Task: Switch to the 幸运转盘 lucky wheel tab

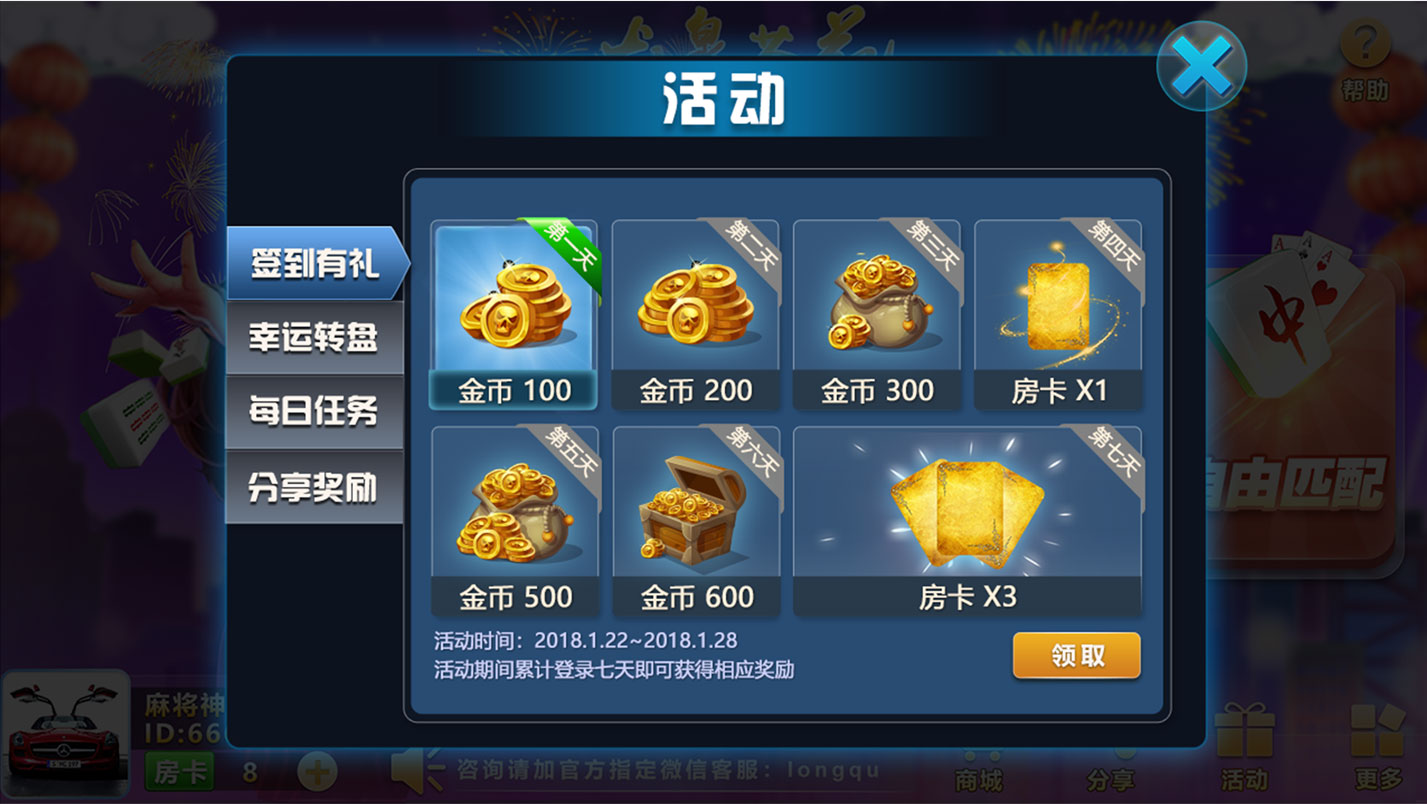Action: [315, 338]
